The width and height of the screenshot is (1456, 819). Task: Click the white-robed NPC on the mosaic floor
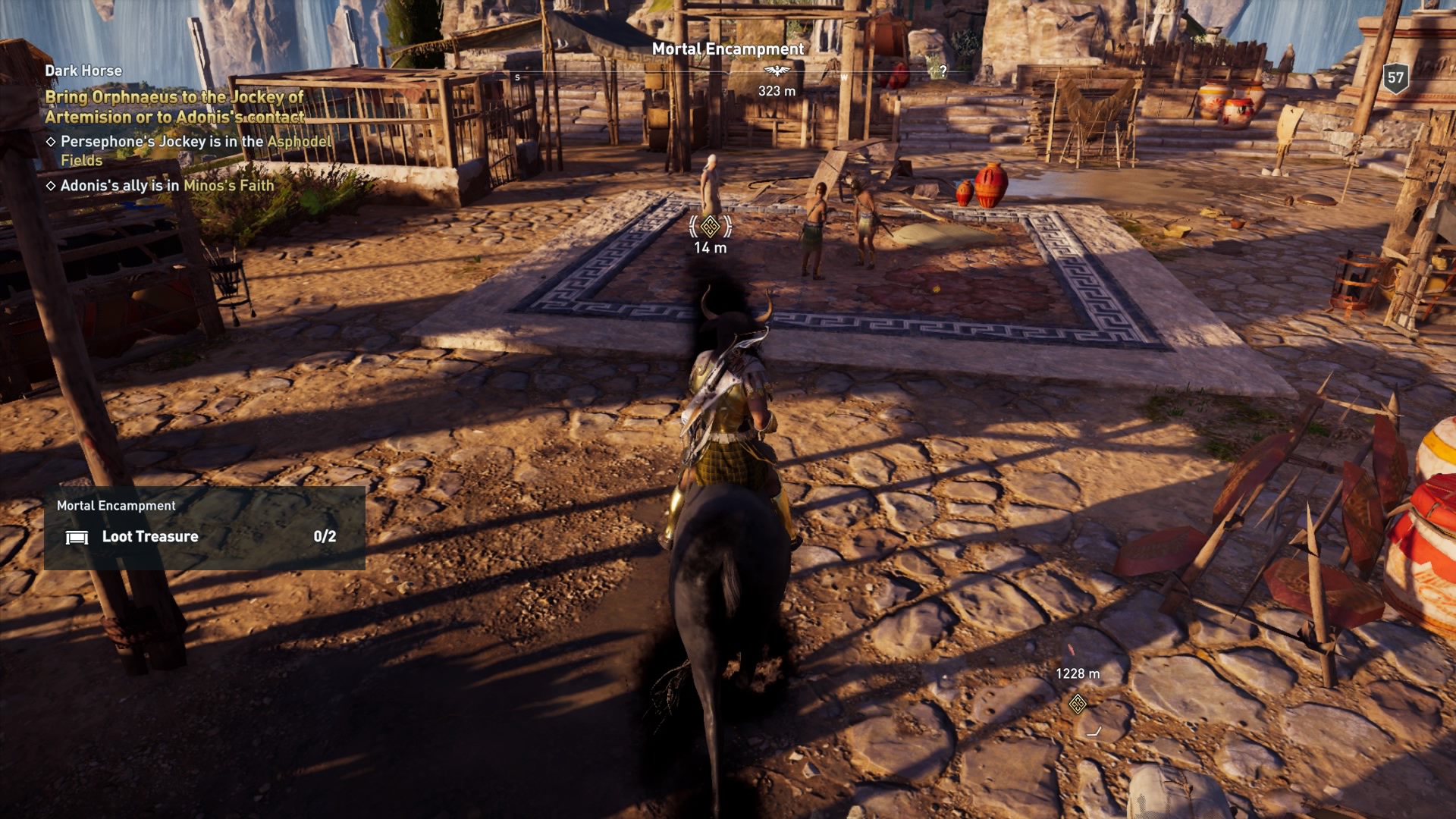tap(711, 184)
